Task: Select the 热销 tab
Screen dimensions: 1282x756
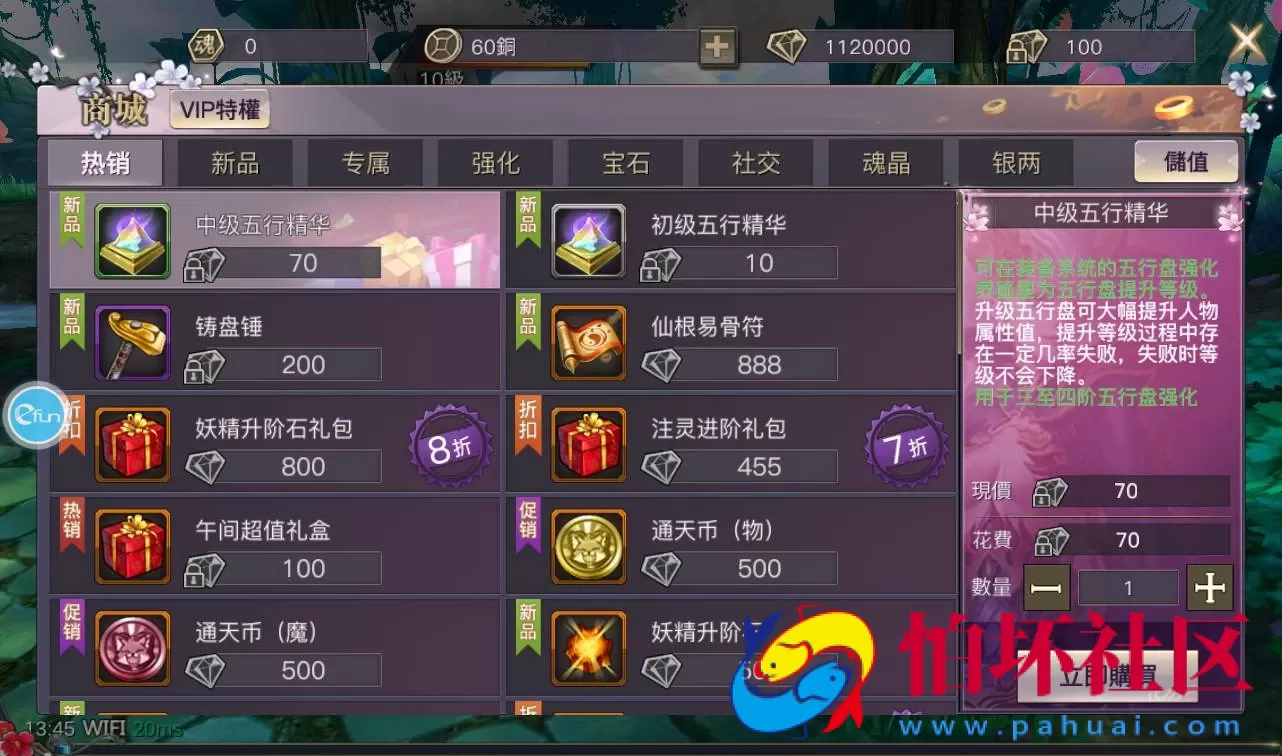Action: tap(105, 162)
